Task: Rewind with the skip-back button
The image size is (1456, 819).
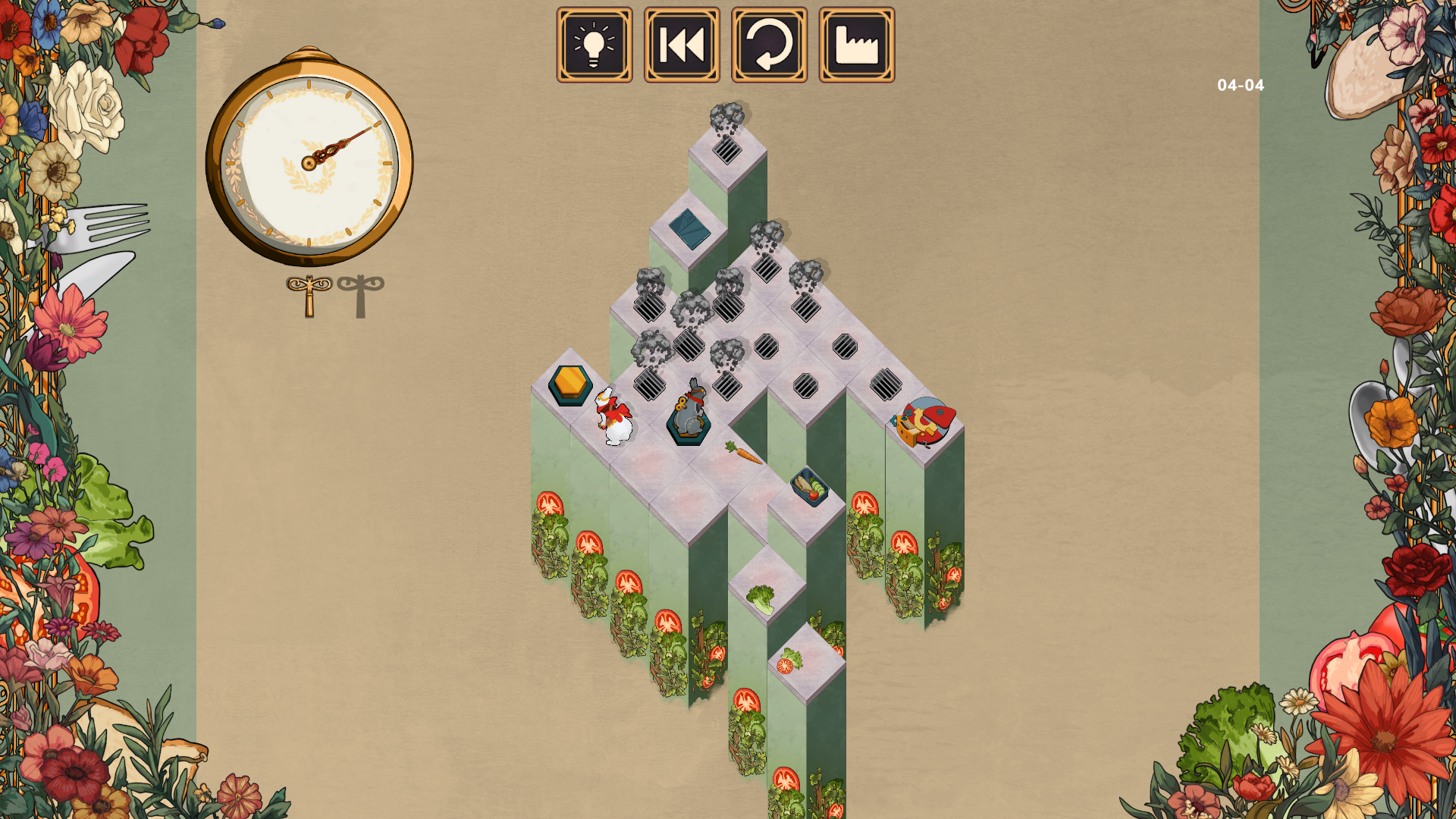Action: click(x=682, y=45)
